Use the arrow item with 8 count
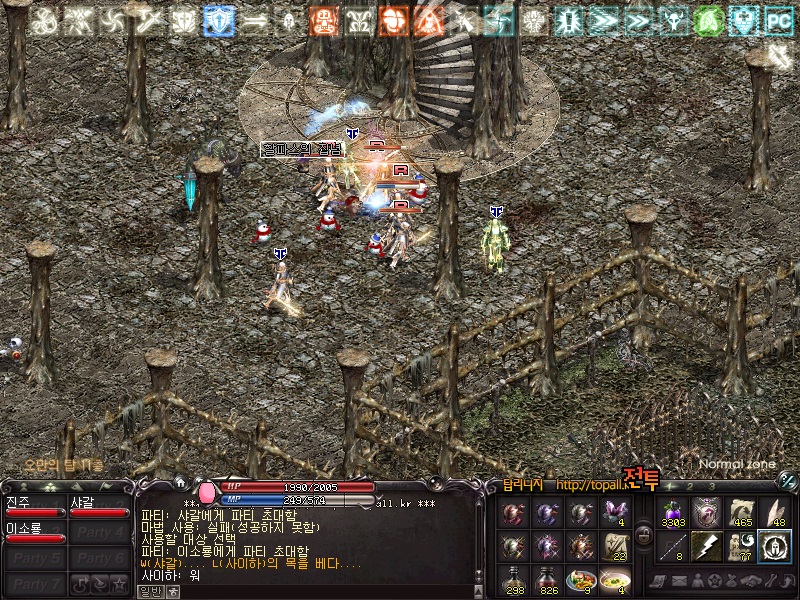 (674, 546)
